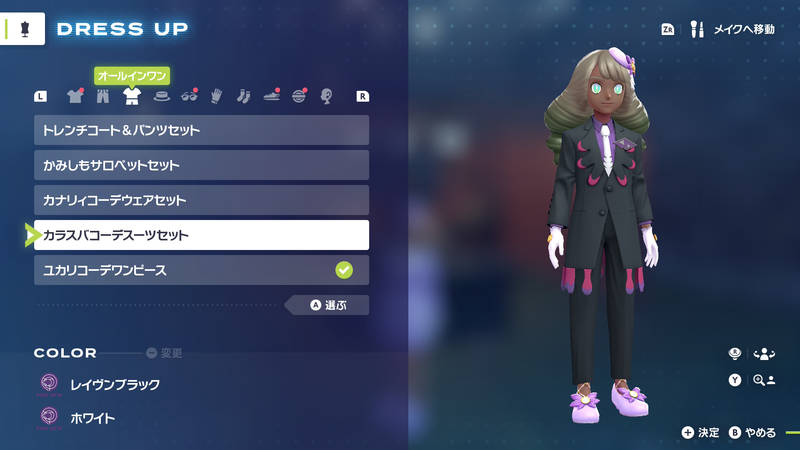The image size is (800, 450).
Task: Switch to the hat category tab
Action: (159, 97)
